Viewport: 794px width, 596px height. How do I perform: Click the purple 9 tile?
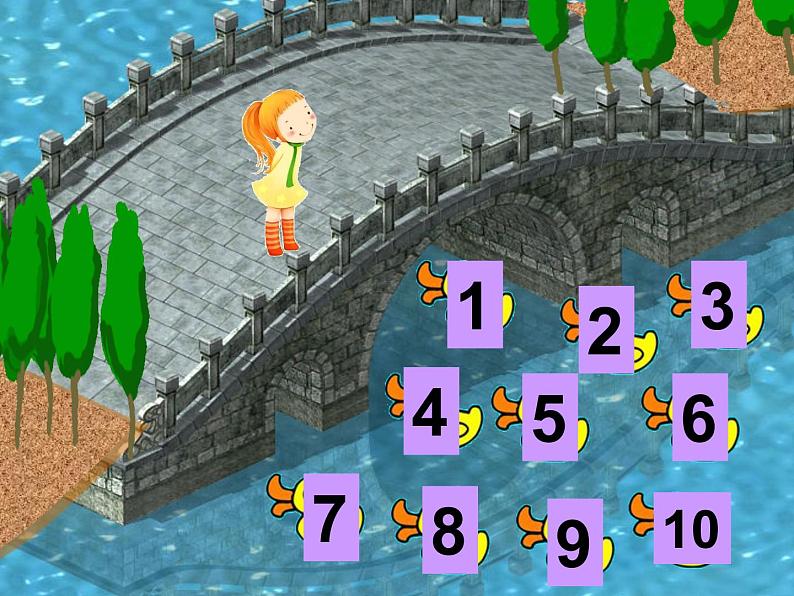point(575,541)
